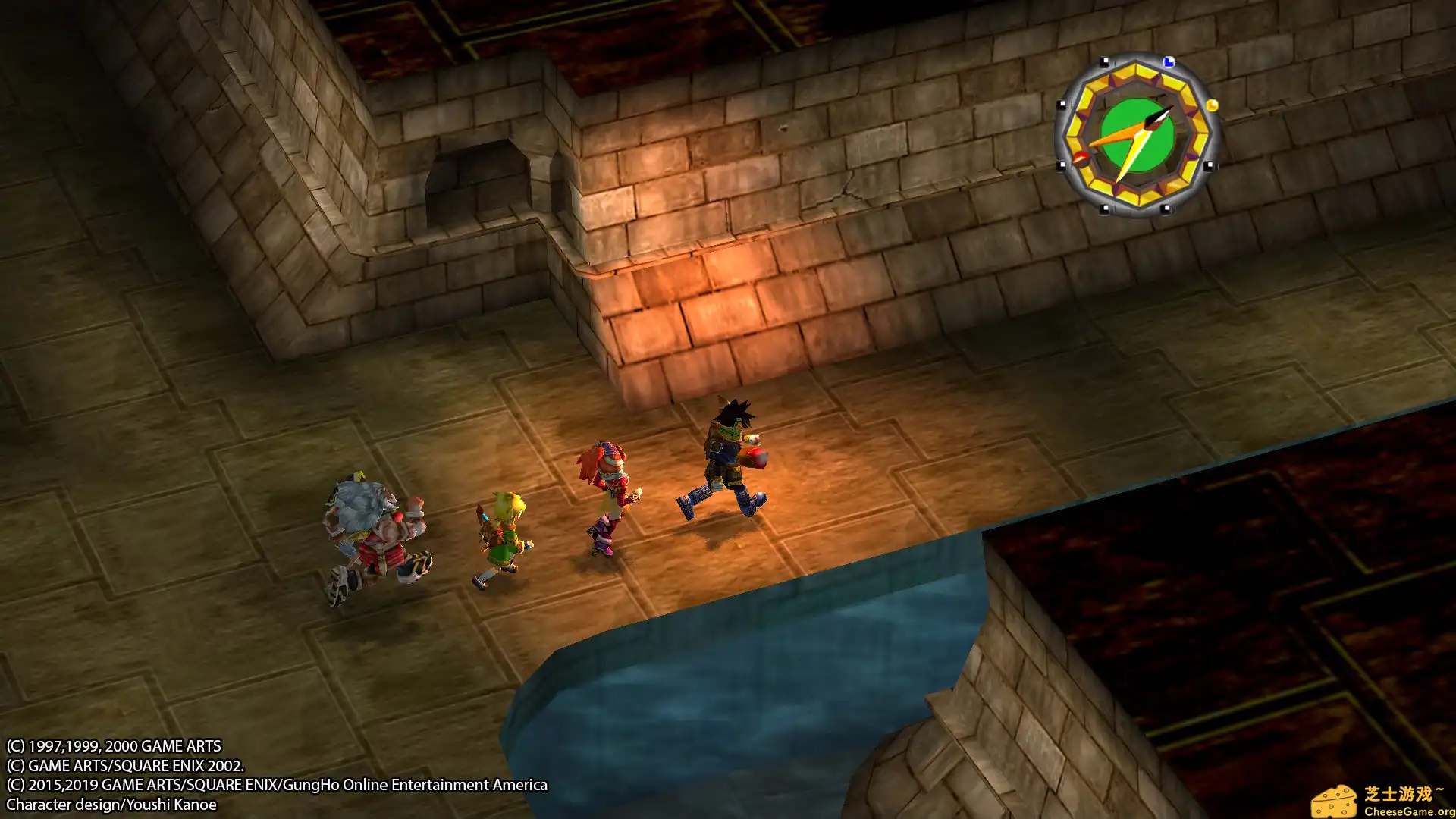The height and width of the screenshot is (819, 1456).
Task: Click the compass minimap in the corner
Action: click(x=1137, y=135)
